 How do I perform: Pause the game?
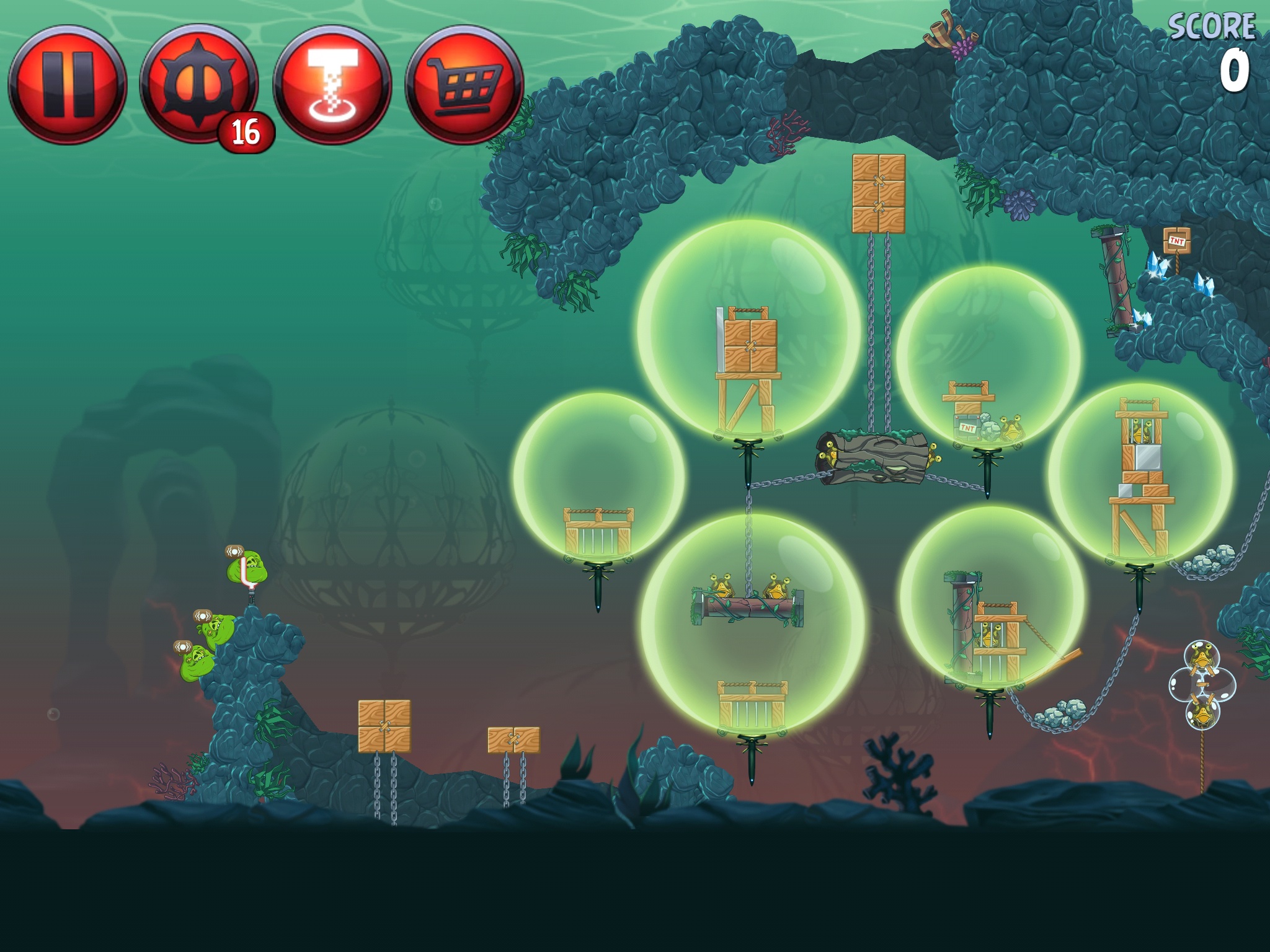67,84
